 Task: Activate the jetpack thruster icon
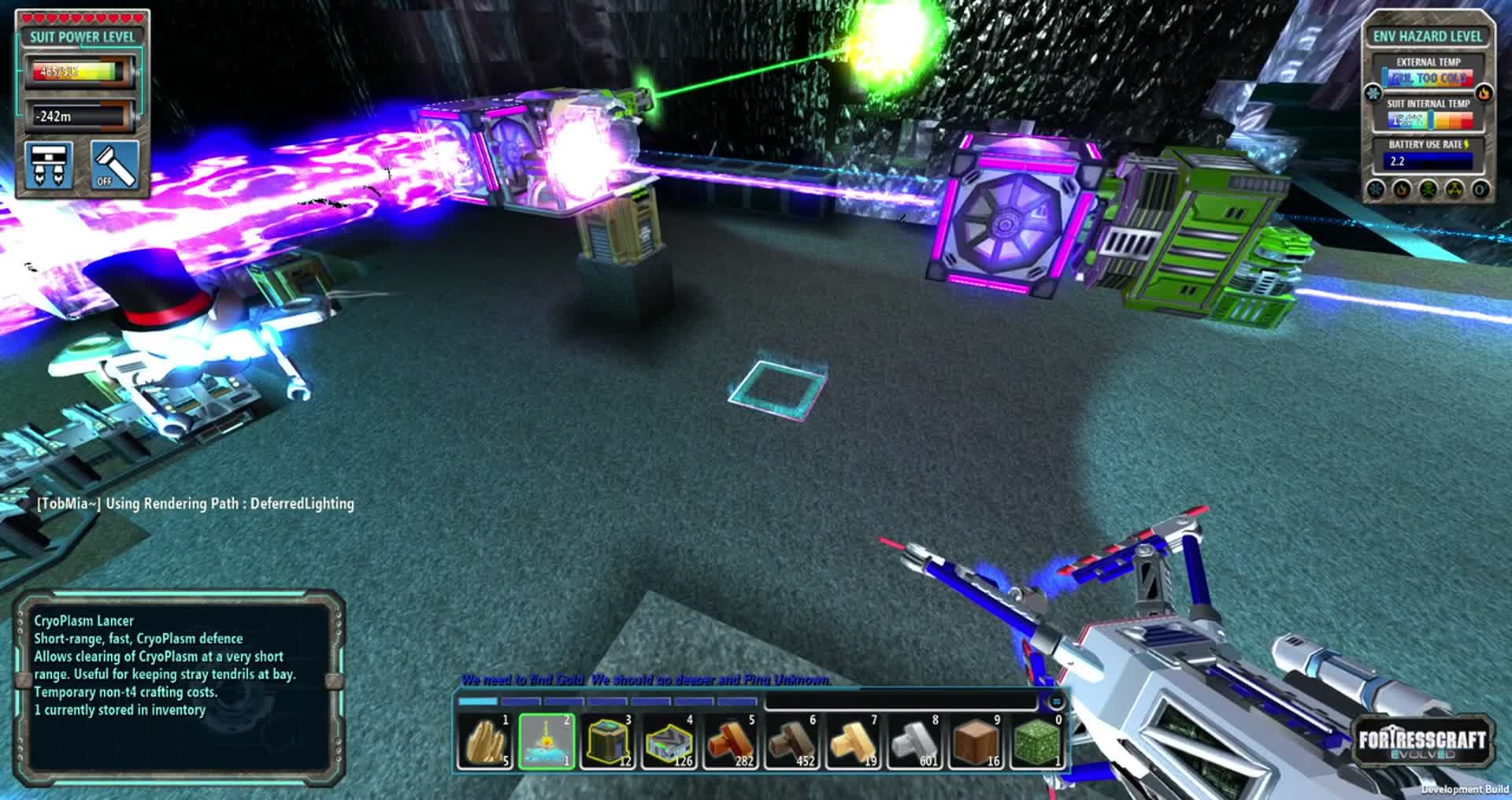click(x=50, y=165)
